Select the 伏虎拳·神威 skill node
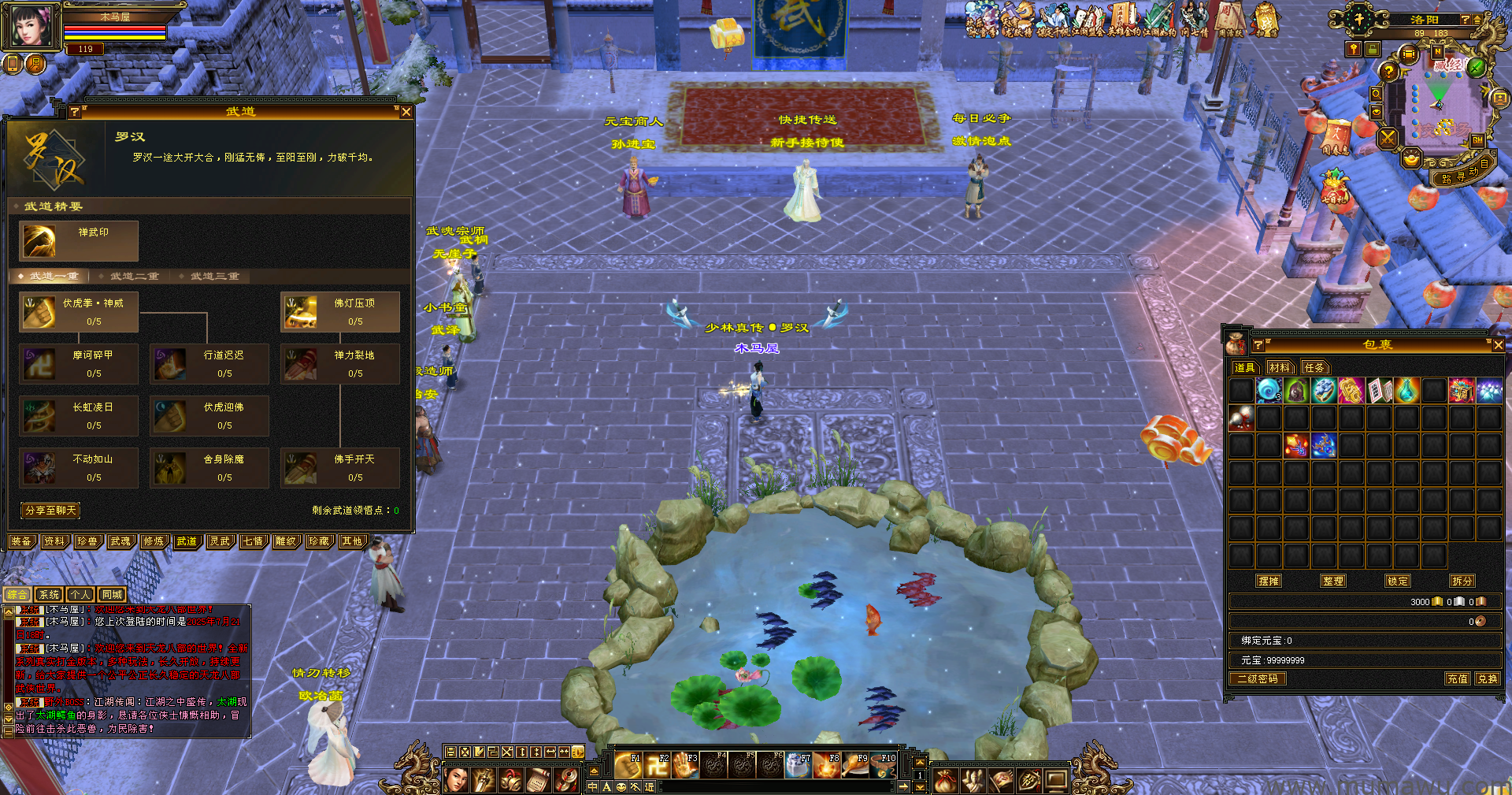 (79, 312)
